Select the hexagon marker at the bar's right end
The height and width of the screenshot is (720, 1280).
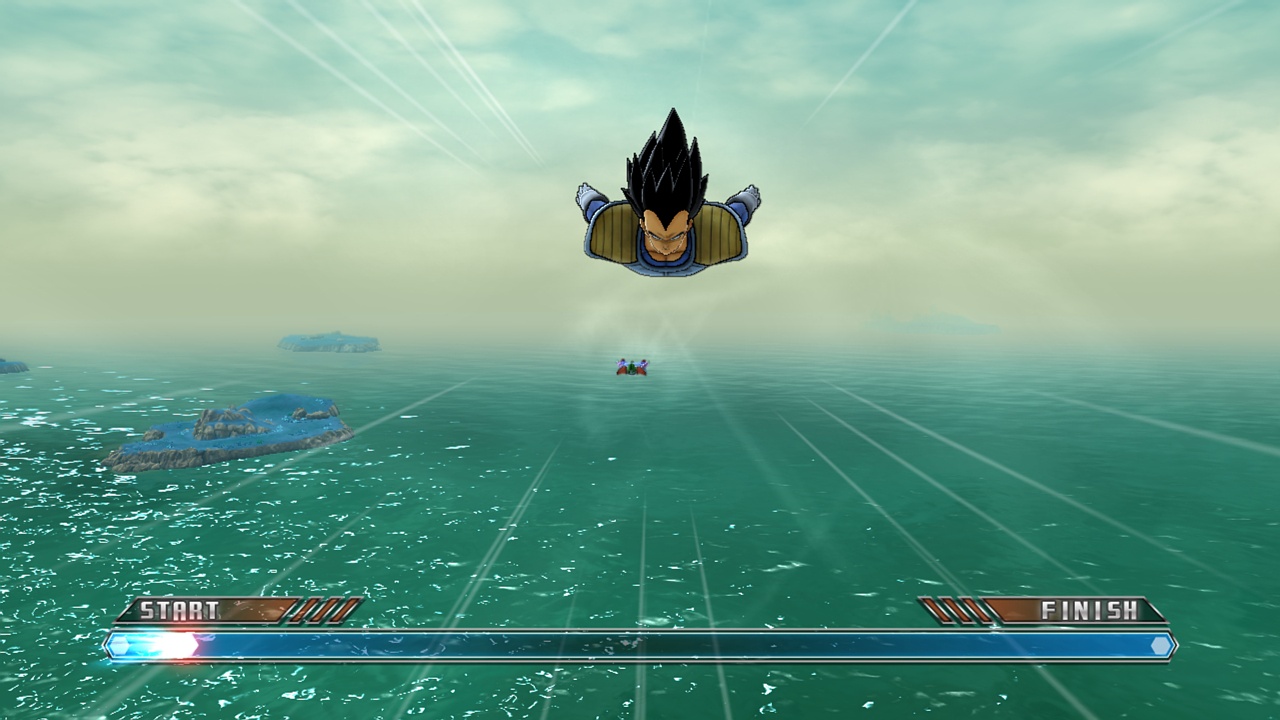click(x=1160, y=645)
